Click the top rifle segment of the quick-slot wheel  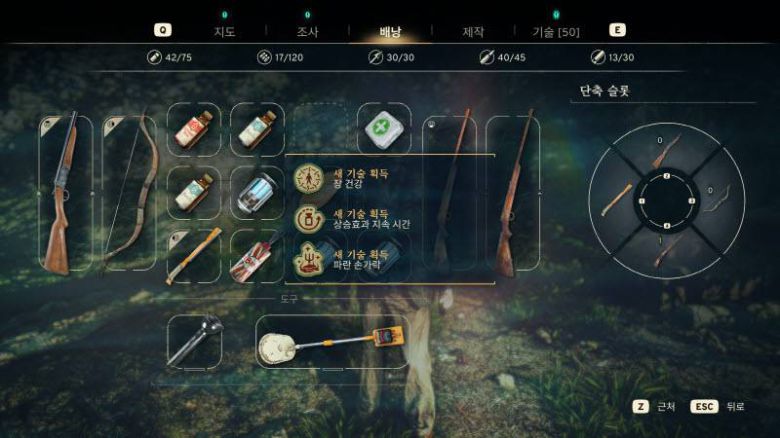[665, 152]
